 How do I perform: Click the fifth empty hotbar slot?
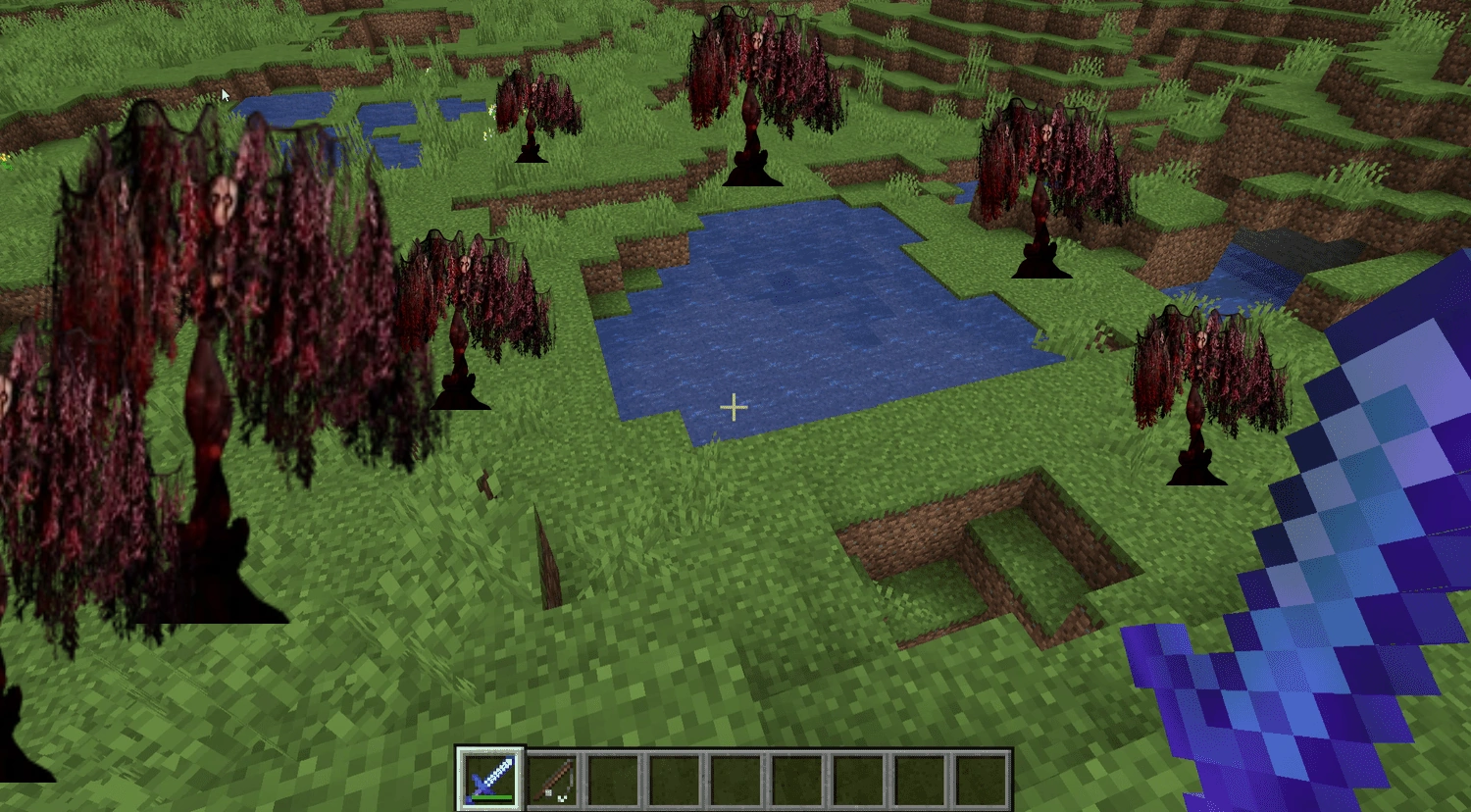tap(734, 778)
